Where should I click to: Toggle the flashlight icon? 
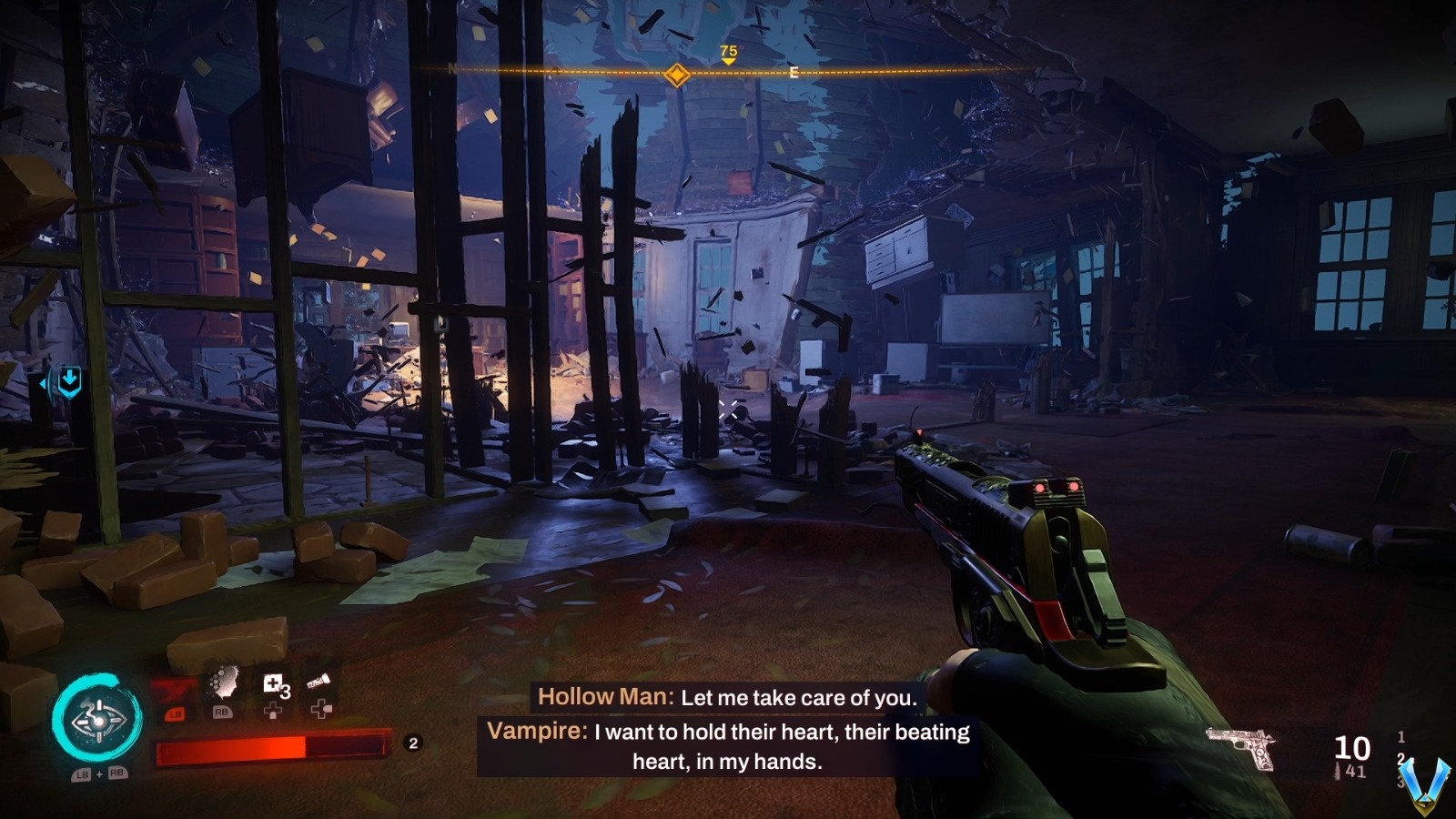tap(318, 682)
